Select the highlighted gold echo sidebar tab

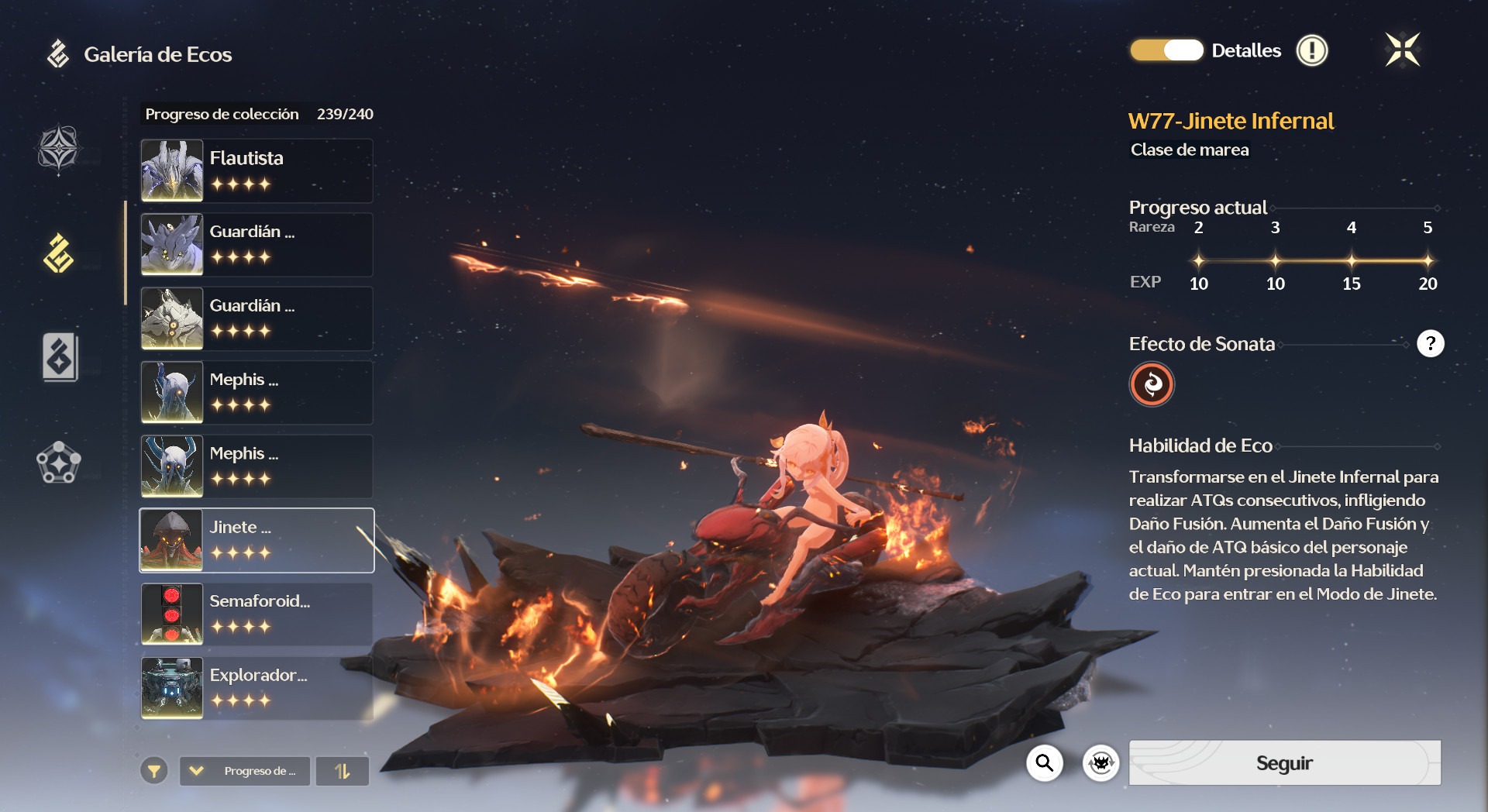click(59, 253)
